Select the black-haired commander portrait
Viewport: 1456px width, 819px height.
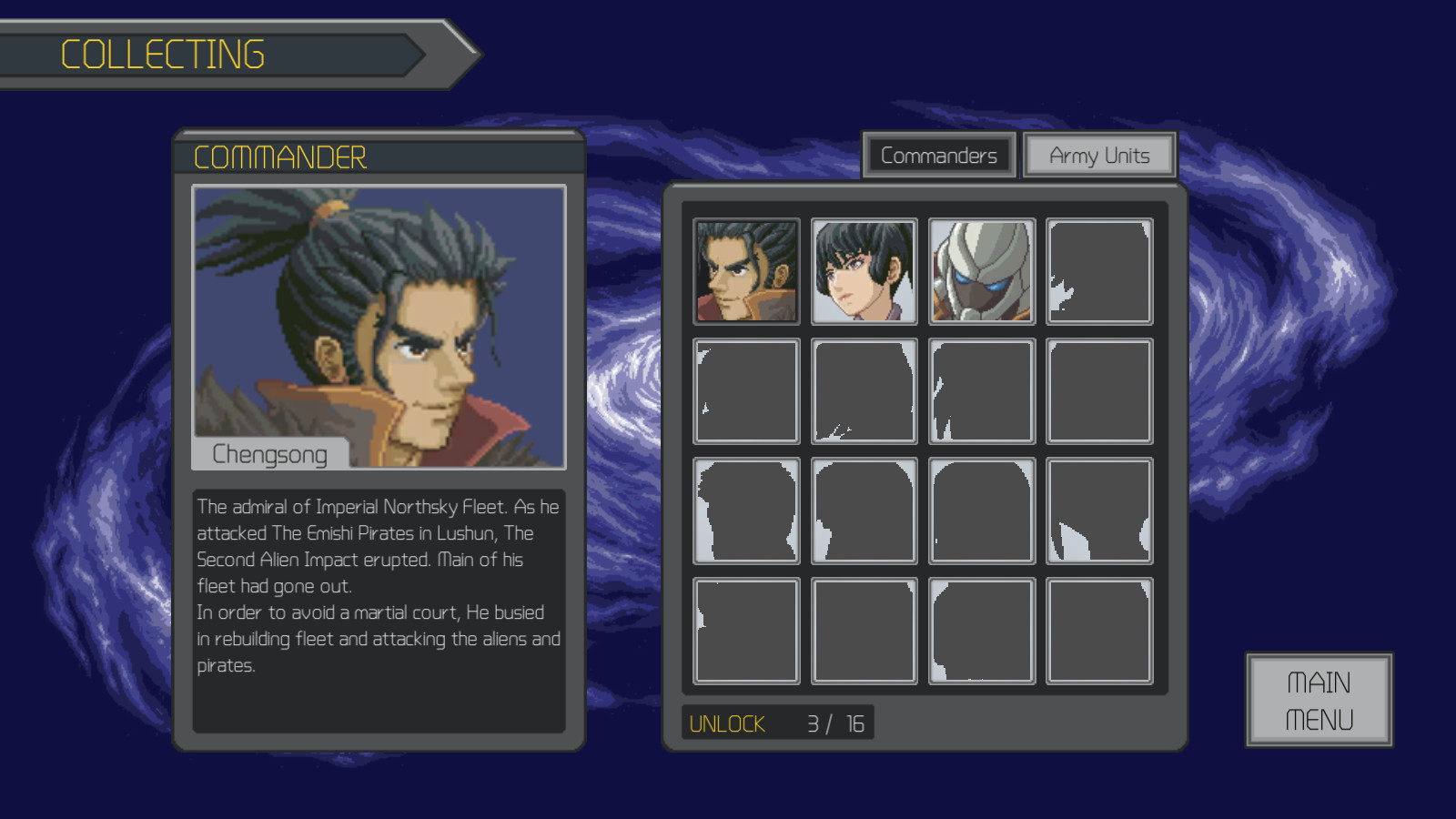coord(864,271)
